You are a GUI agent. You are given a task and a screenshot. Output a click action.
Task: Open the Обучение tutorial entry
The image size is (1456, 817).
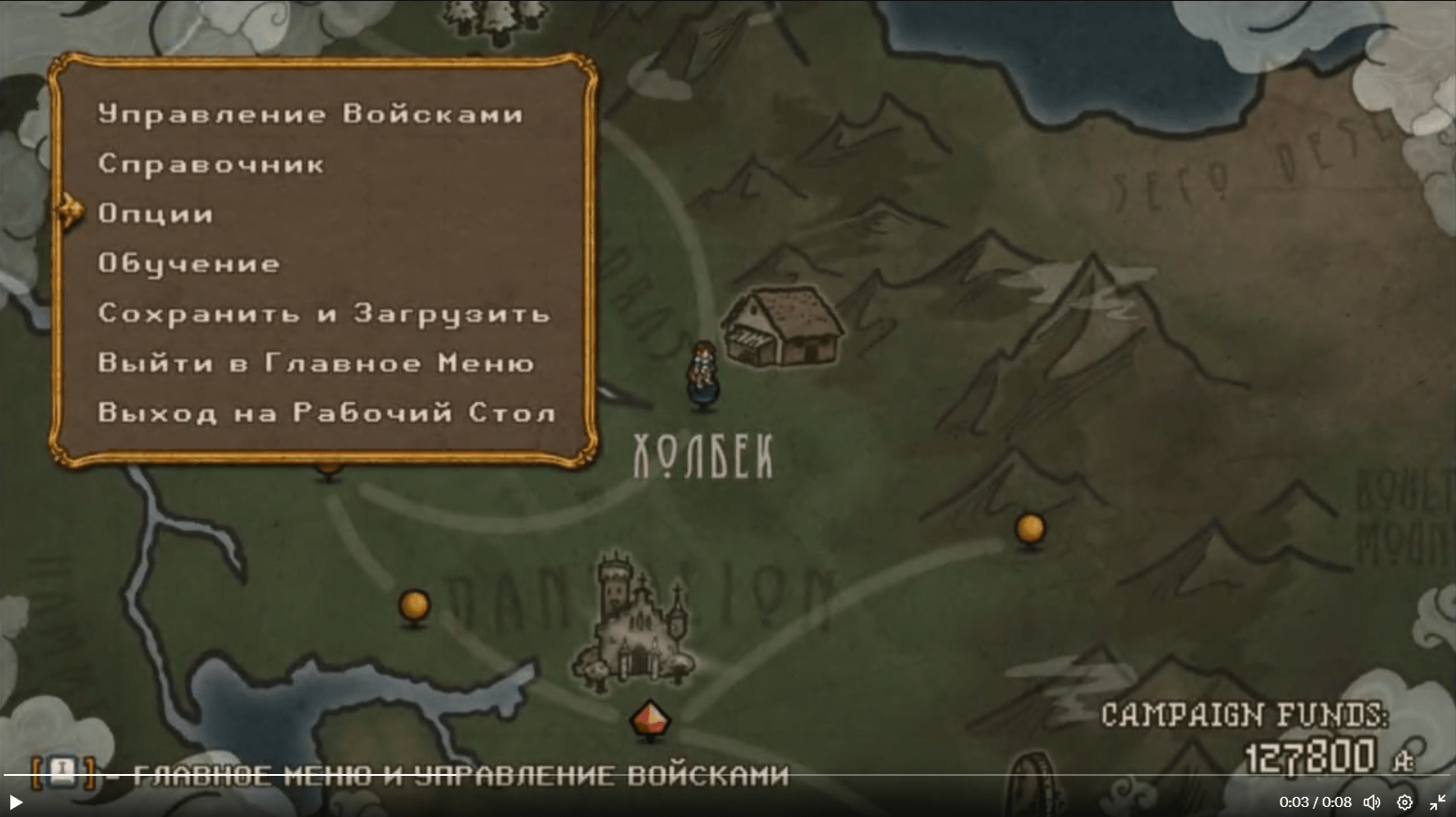pos(189,264)
